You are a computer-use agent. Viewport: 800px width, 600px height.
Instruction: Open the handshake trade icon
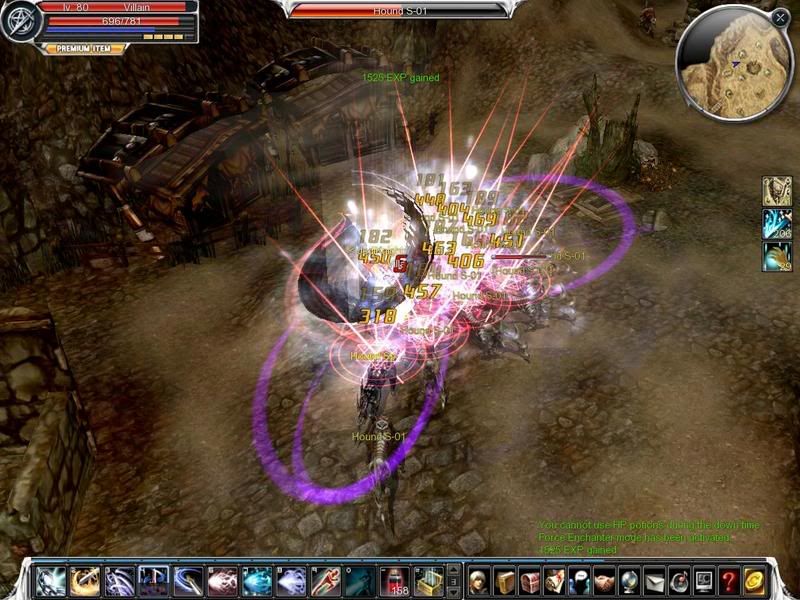click(605, 580)
